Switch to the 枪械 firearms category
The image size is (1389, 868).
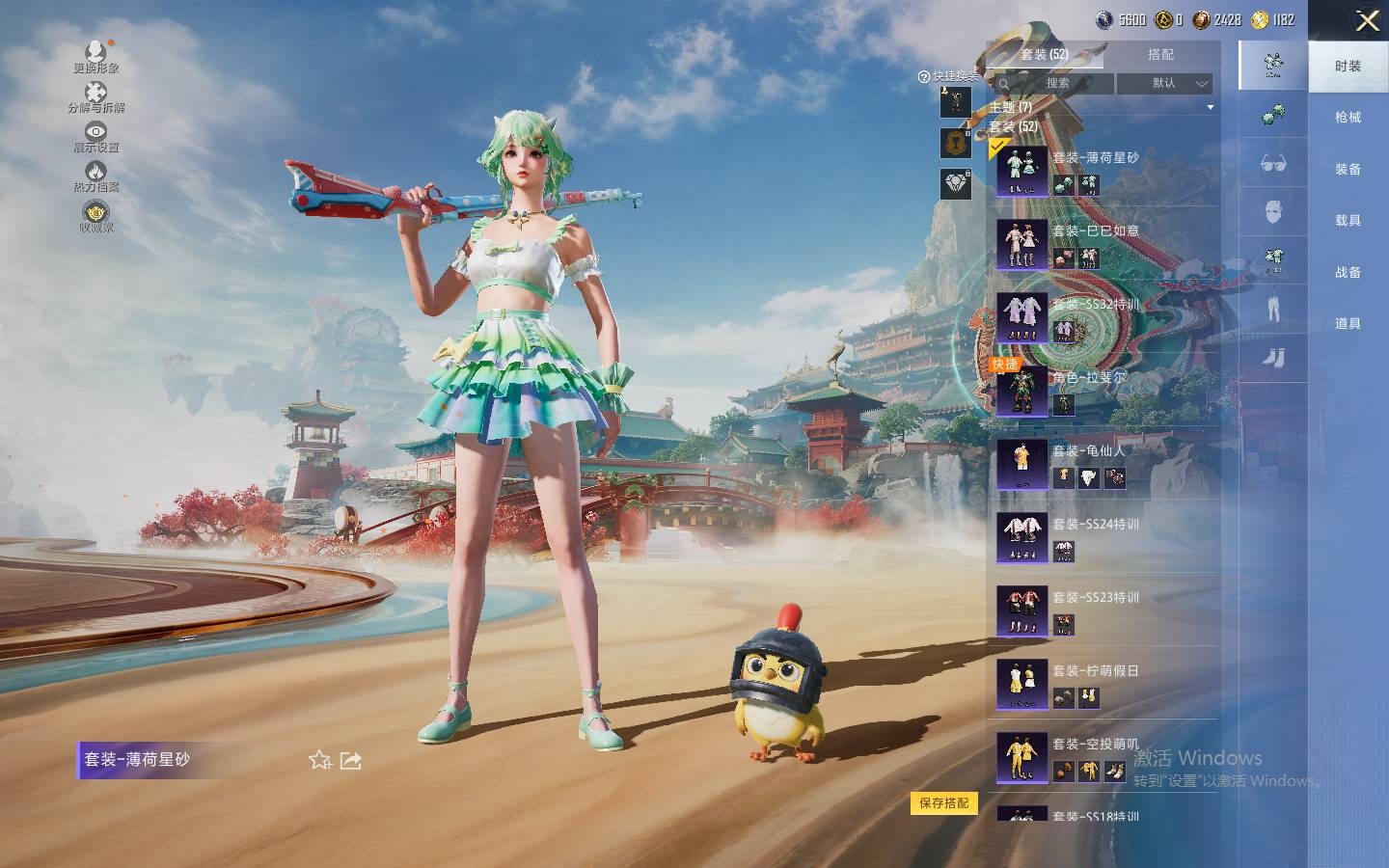(x=1348, y=118)
